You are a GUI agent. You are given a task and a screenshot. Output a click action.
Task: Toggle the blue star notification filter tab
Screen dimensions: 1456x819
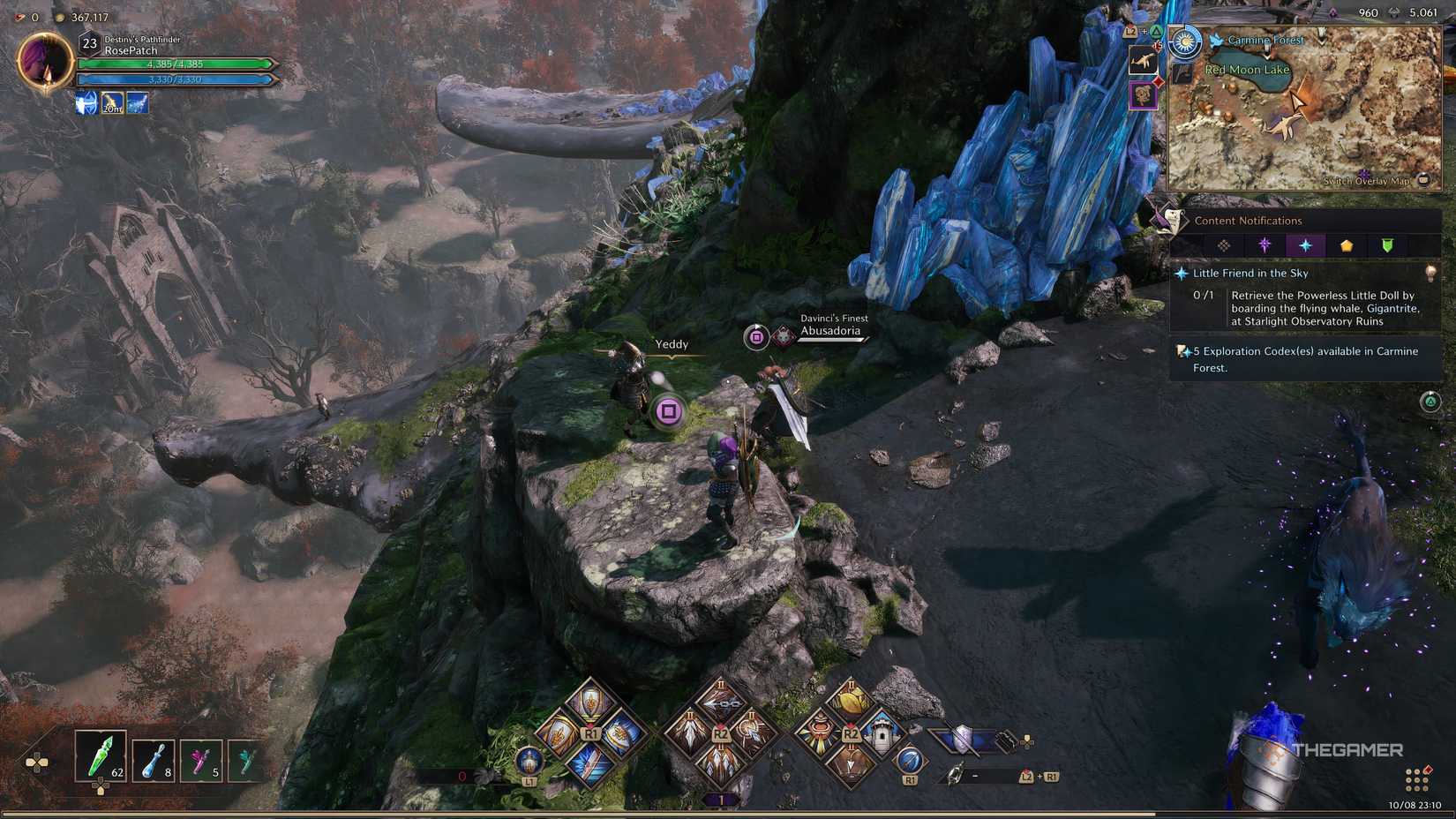point(1307,245)
